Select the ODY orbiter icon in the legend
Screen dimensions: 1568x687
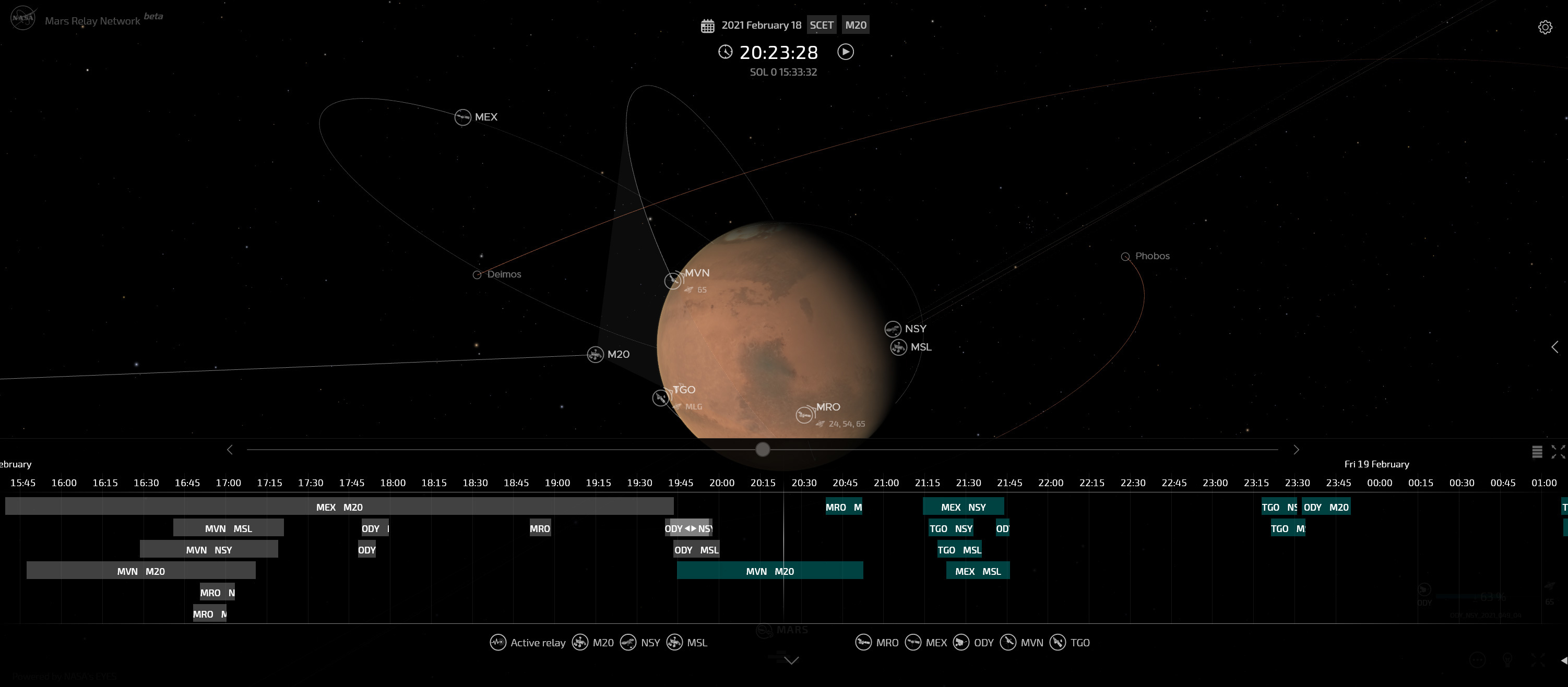tap(960, 643)
